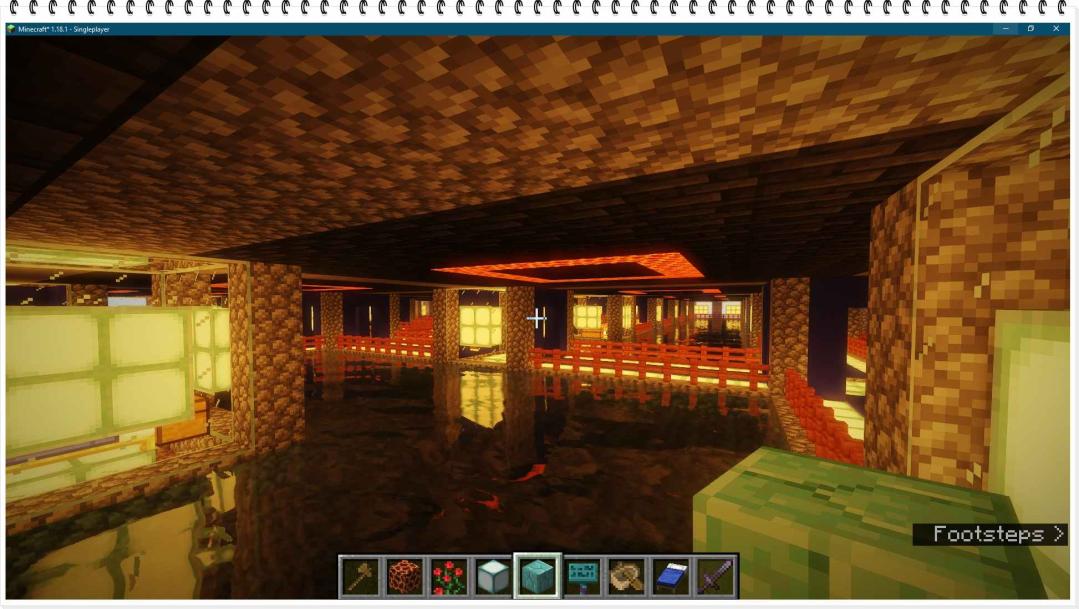Pick the cyan block in the hotbar

(538, 577)
